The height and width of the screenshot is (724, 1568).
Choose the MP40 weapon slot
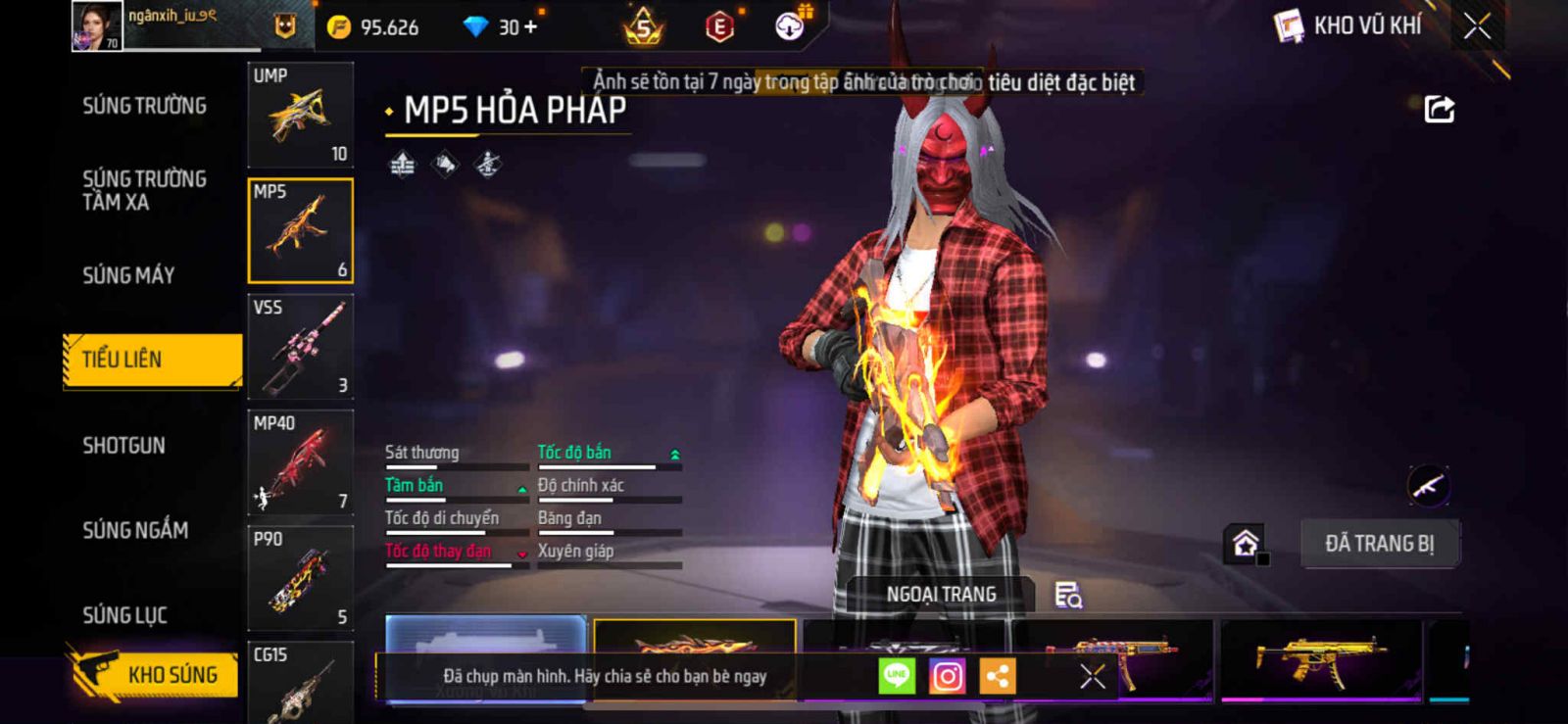click(x=300, y=461)
